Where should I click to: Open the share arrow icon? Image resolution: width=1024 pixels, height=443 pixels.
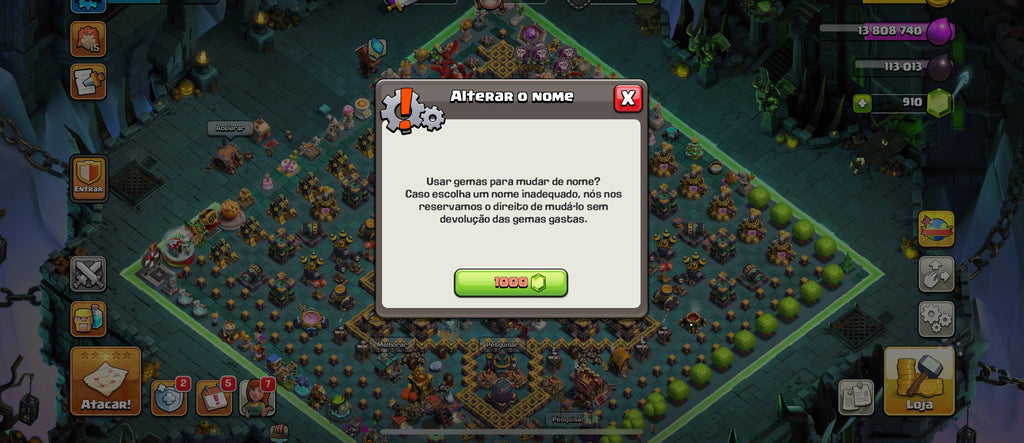point(936,273)
